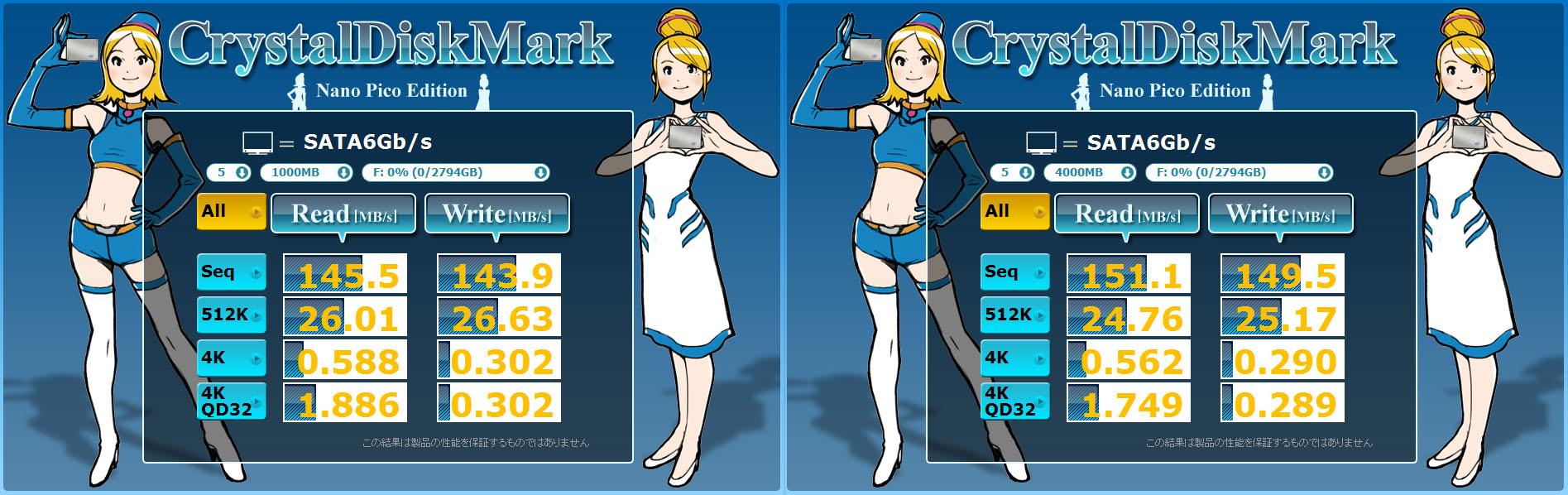The height and width of the screenshot is (495, 1568).
Task: Open test count dropdown beside the 1000MB selector
Action: [x=229, y=172]
